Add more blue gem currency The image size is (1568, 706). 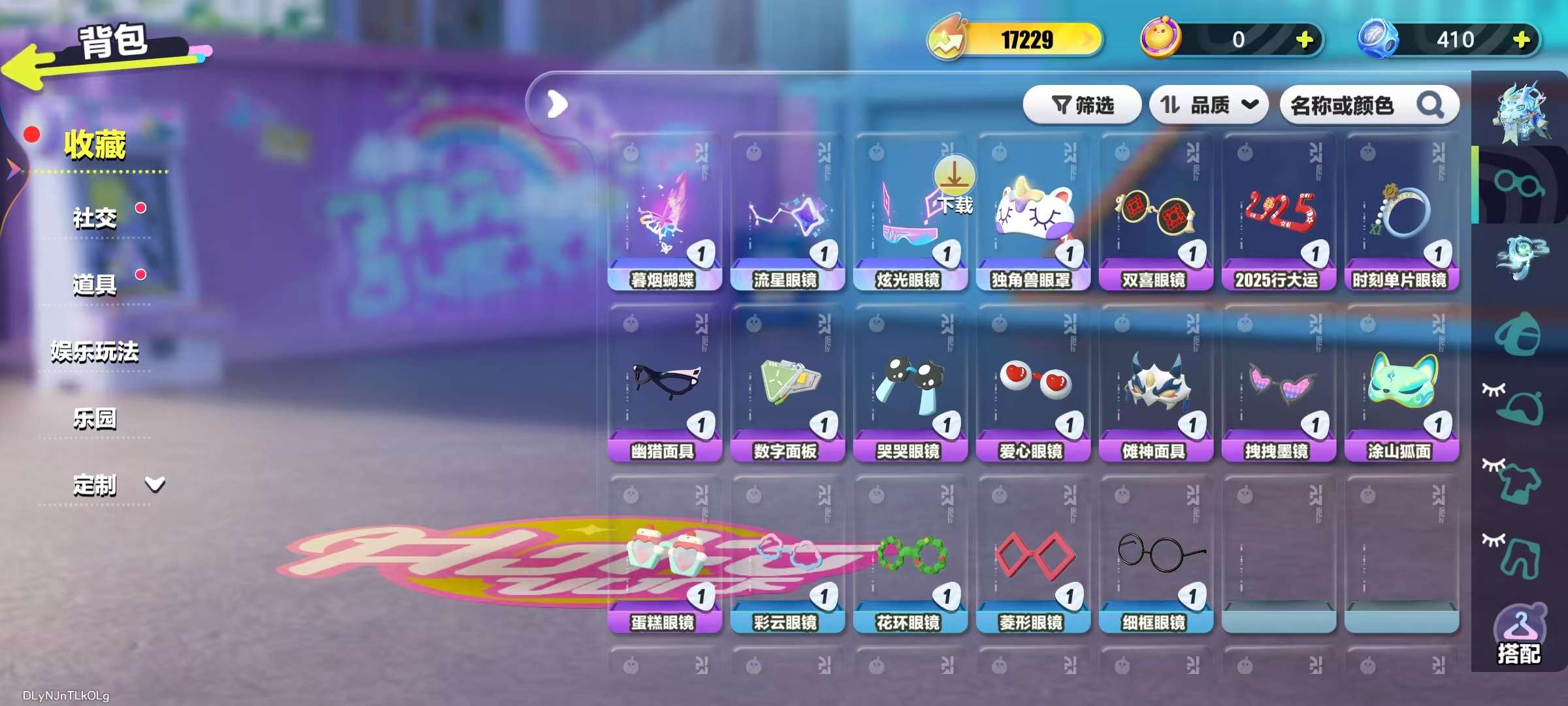click(x=1521, y=40)
